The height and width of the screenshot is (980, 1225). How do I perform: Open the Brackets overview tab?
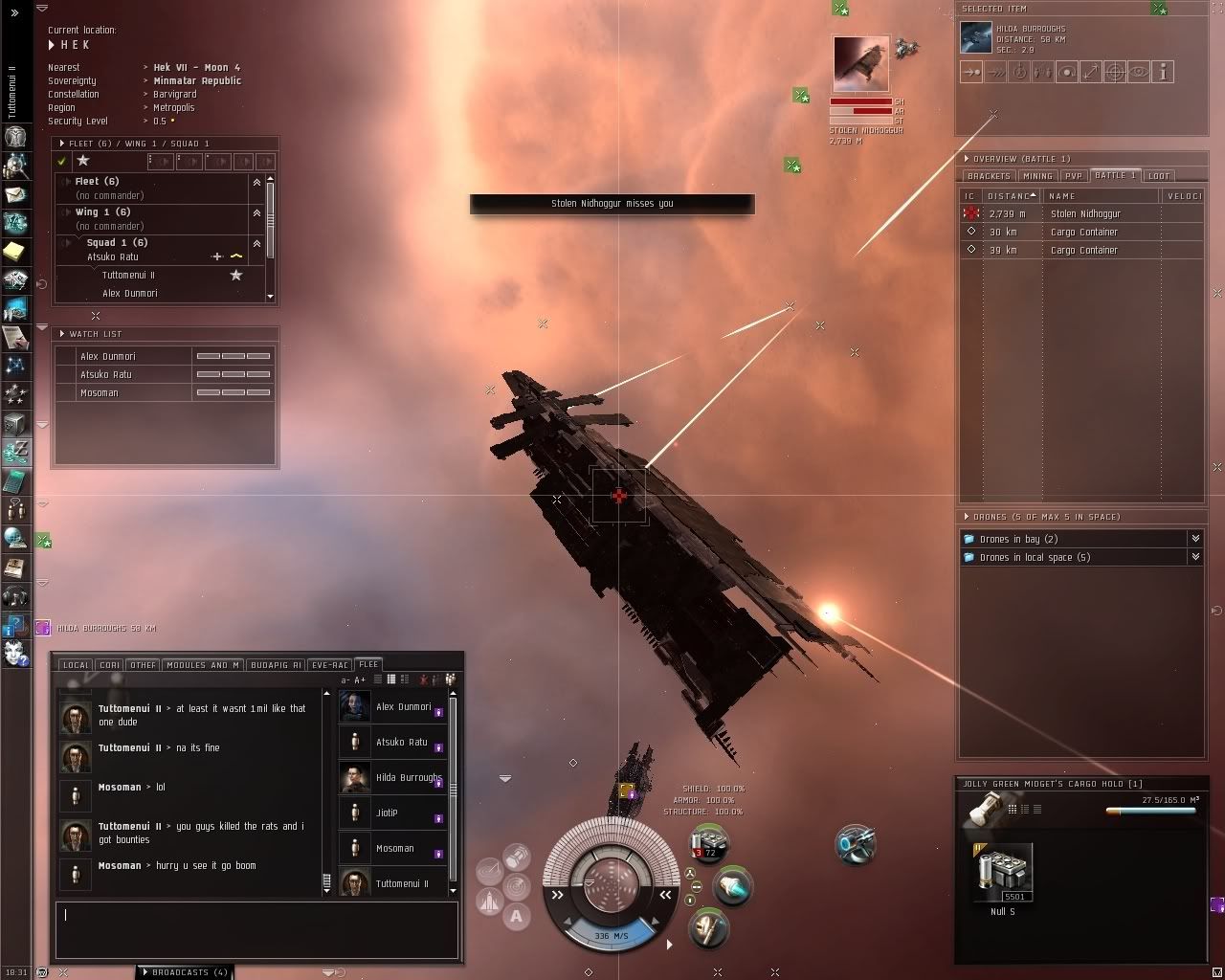pos(989,176)
